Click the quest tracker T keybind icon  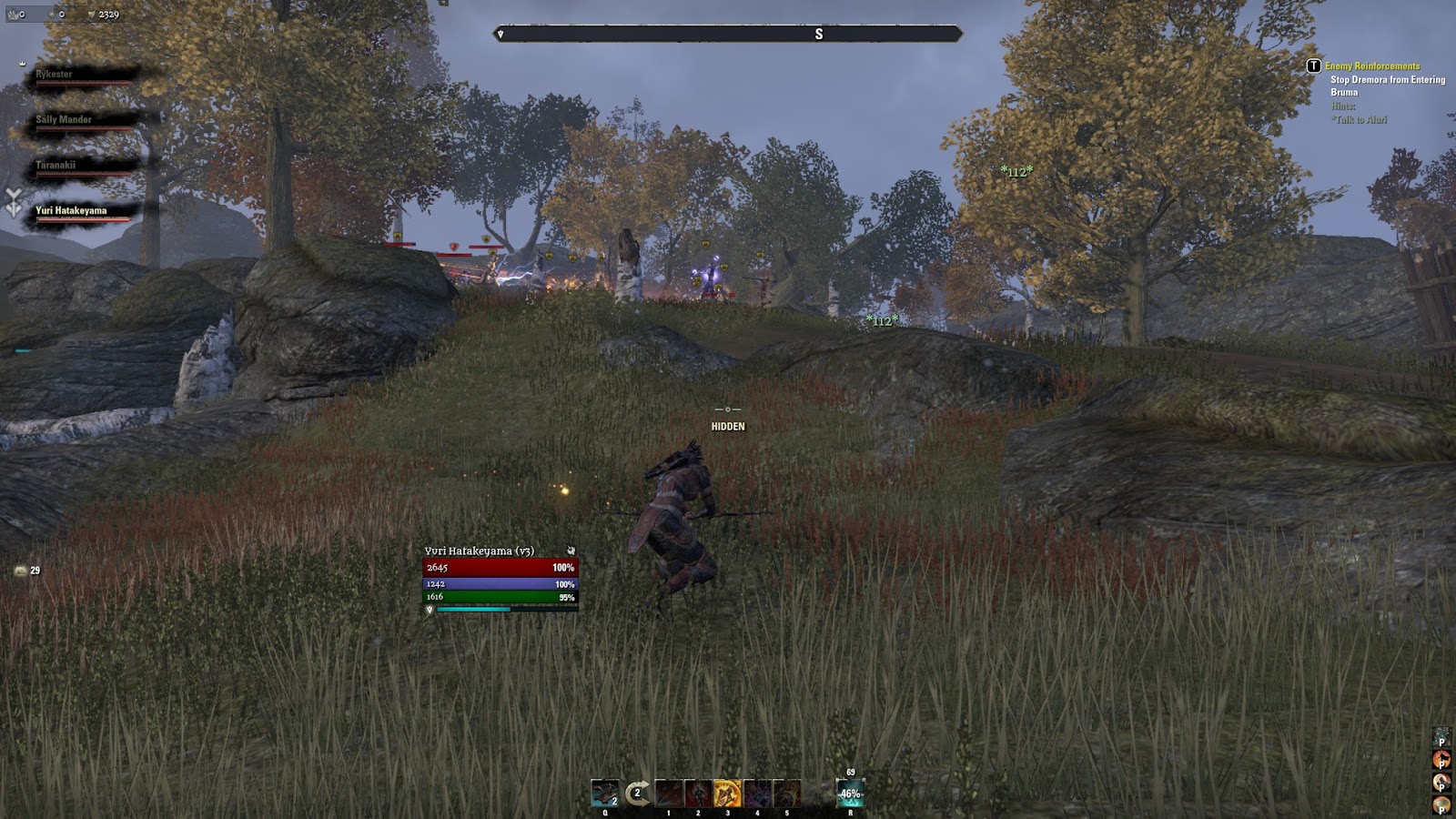(x=1312, y=66)
